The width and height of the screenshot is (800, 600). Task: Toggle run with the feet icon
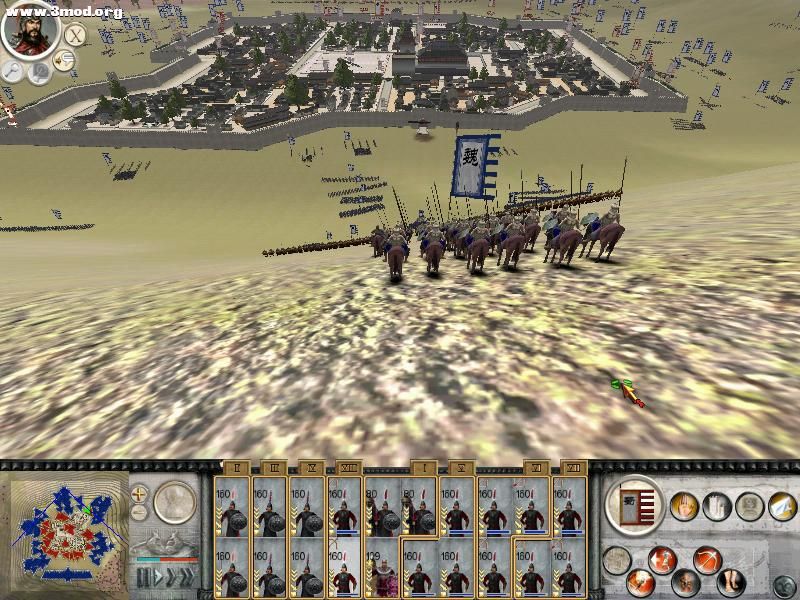pyautogui.click(x=731, y=579)
